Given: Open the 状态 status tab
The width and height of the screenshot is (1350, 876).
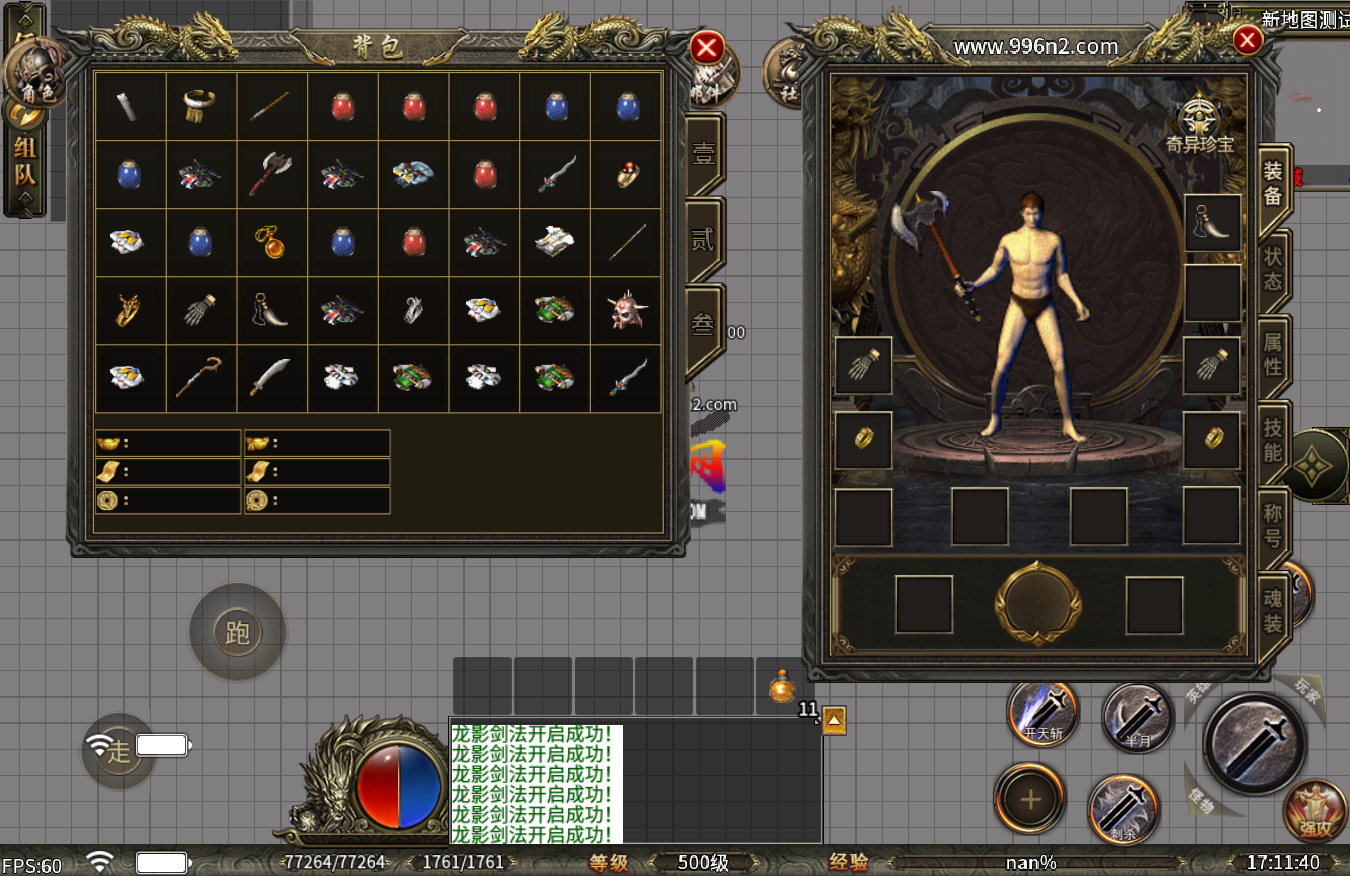Looking at the screenshot, I should point(1272,266).
